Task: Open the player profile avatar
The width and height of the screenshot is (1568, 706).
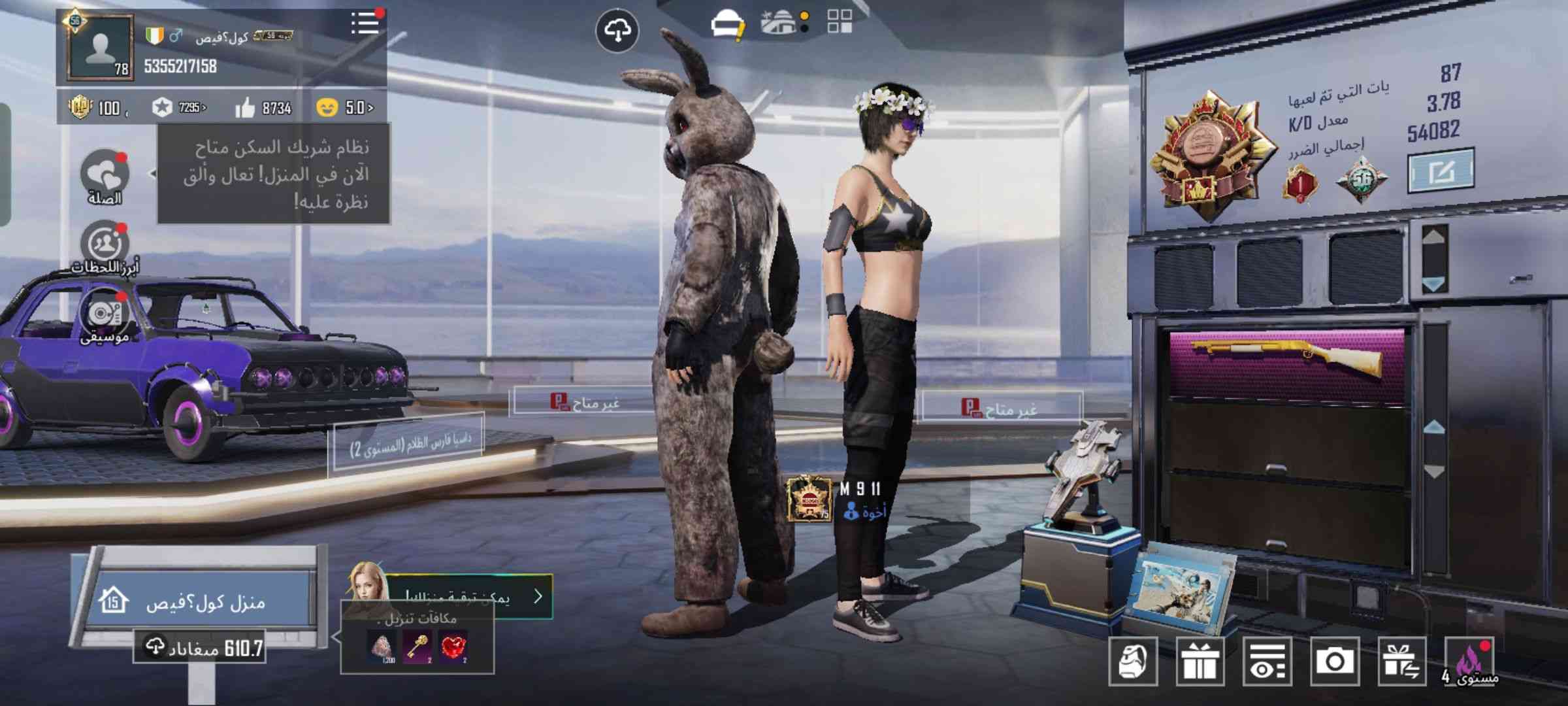Action: coord(100,48)
